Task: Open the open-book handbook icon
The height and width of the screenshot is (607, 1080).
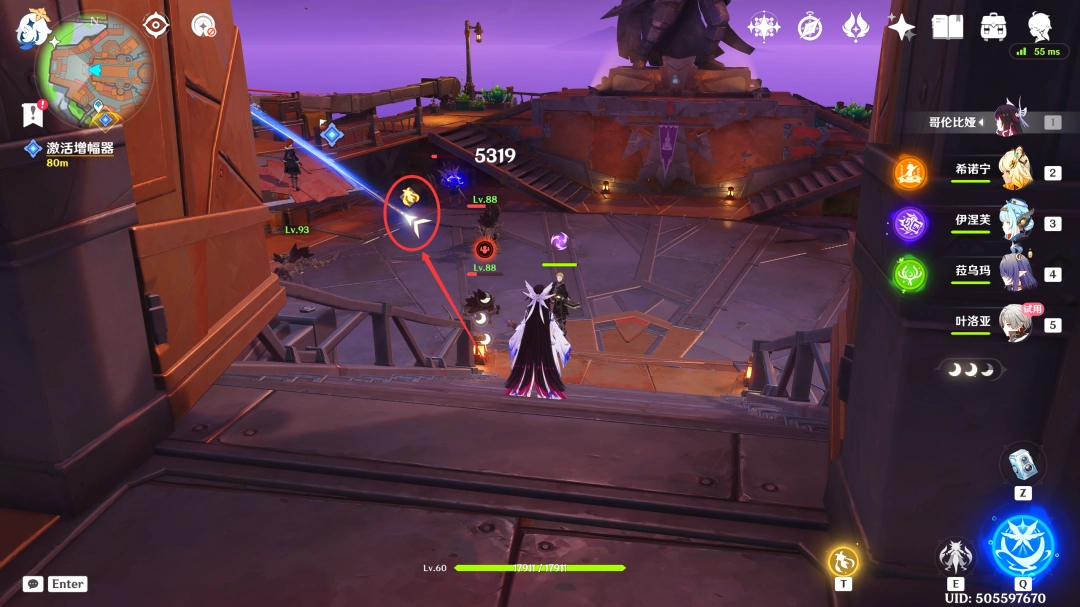Action: [947, 27]
